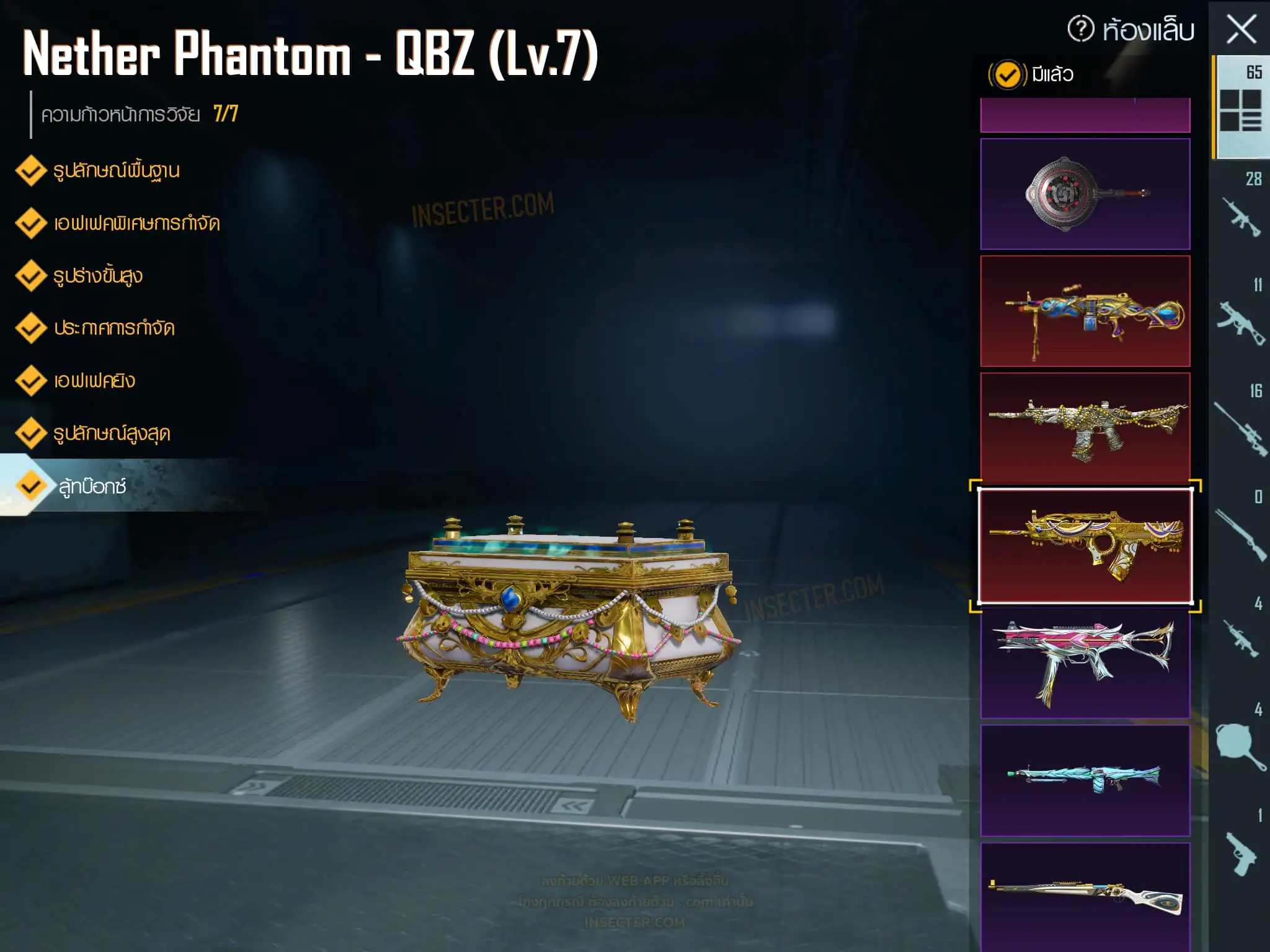Choose the gold and blue machine gun skin
The height and width of the screenshot is (952, 1270).
[1085, 311]
